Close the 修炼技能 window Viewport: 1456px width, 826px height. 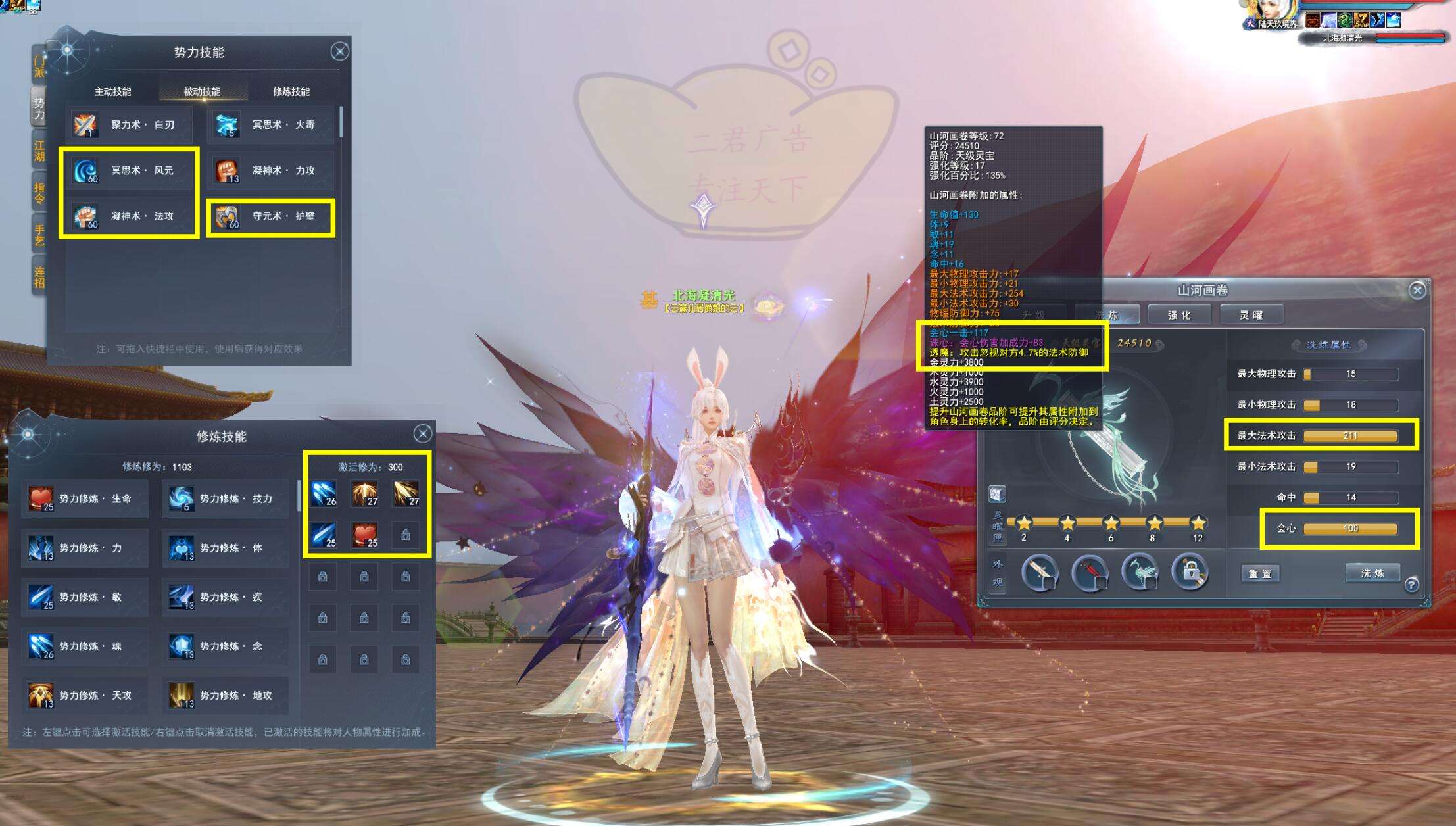pos(423,433)
